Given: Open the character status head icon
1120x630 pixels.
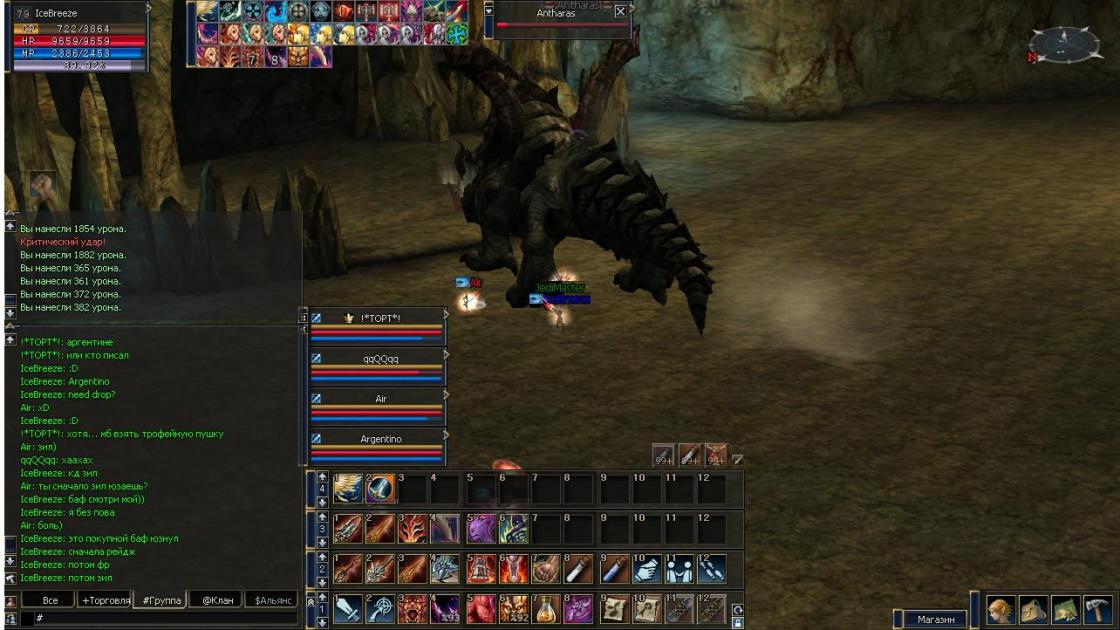Looking at the screenshot, I should 1001,609.
